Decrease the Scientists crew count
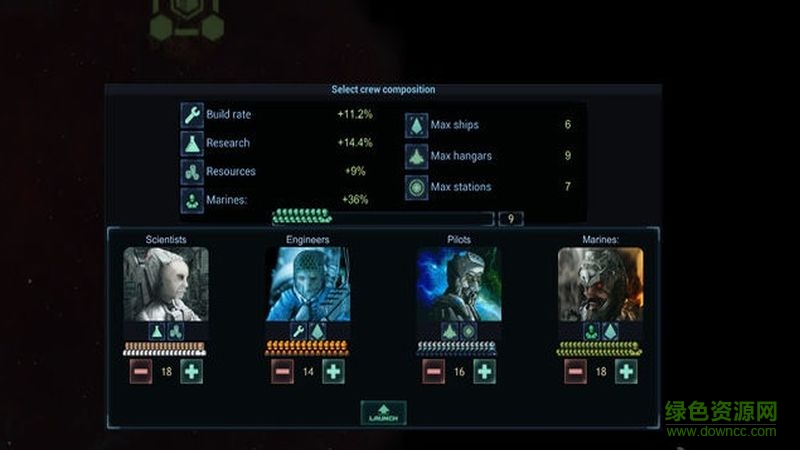Viewport: 800px width, 450px height. (x=141, y=371)
